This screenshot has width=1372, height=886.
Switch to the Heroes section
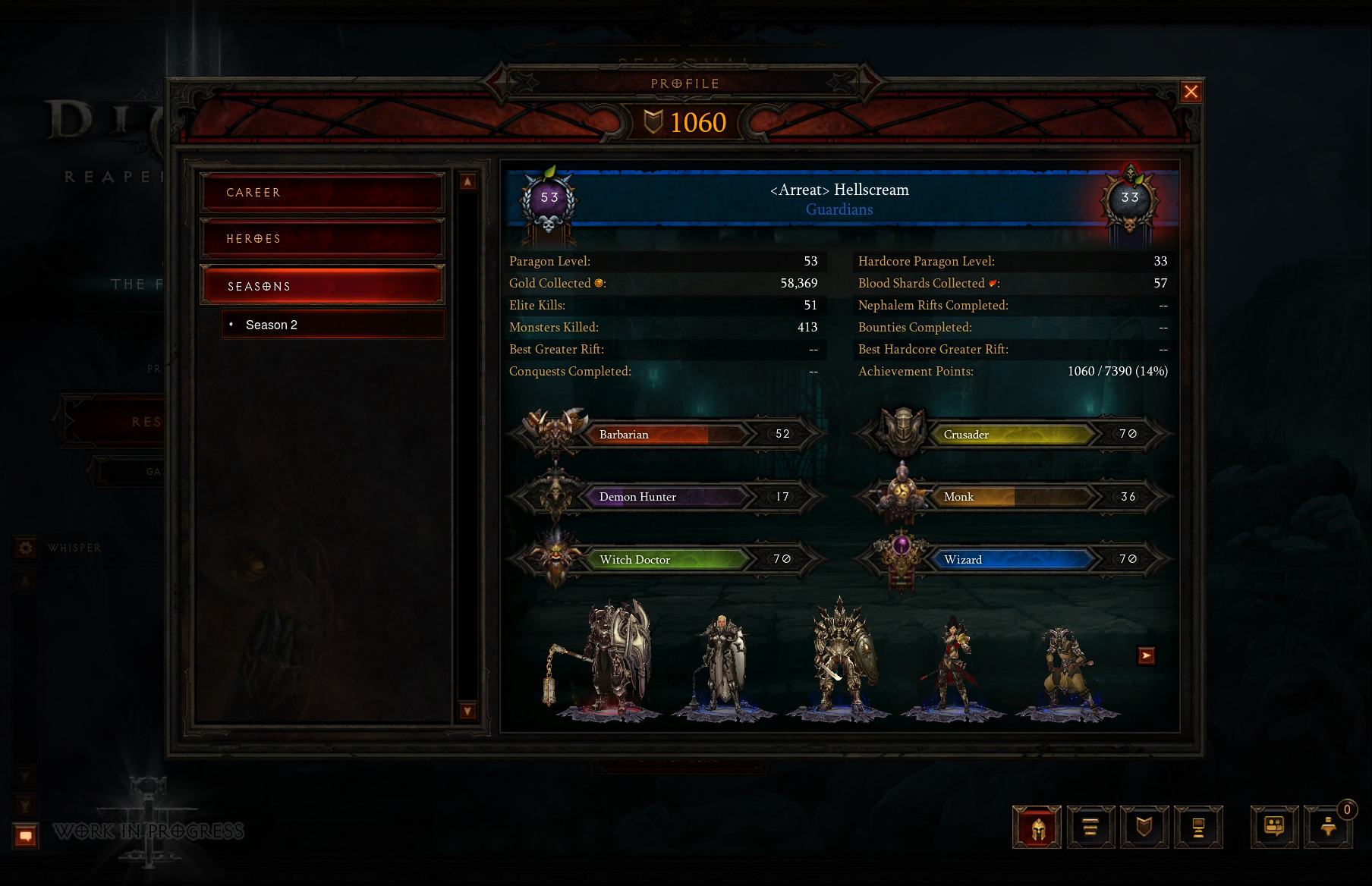pyautogui.click(x=322, y=239)
